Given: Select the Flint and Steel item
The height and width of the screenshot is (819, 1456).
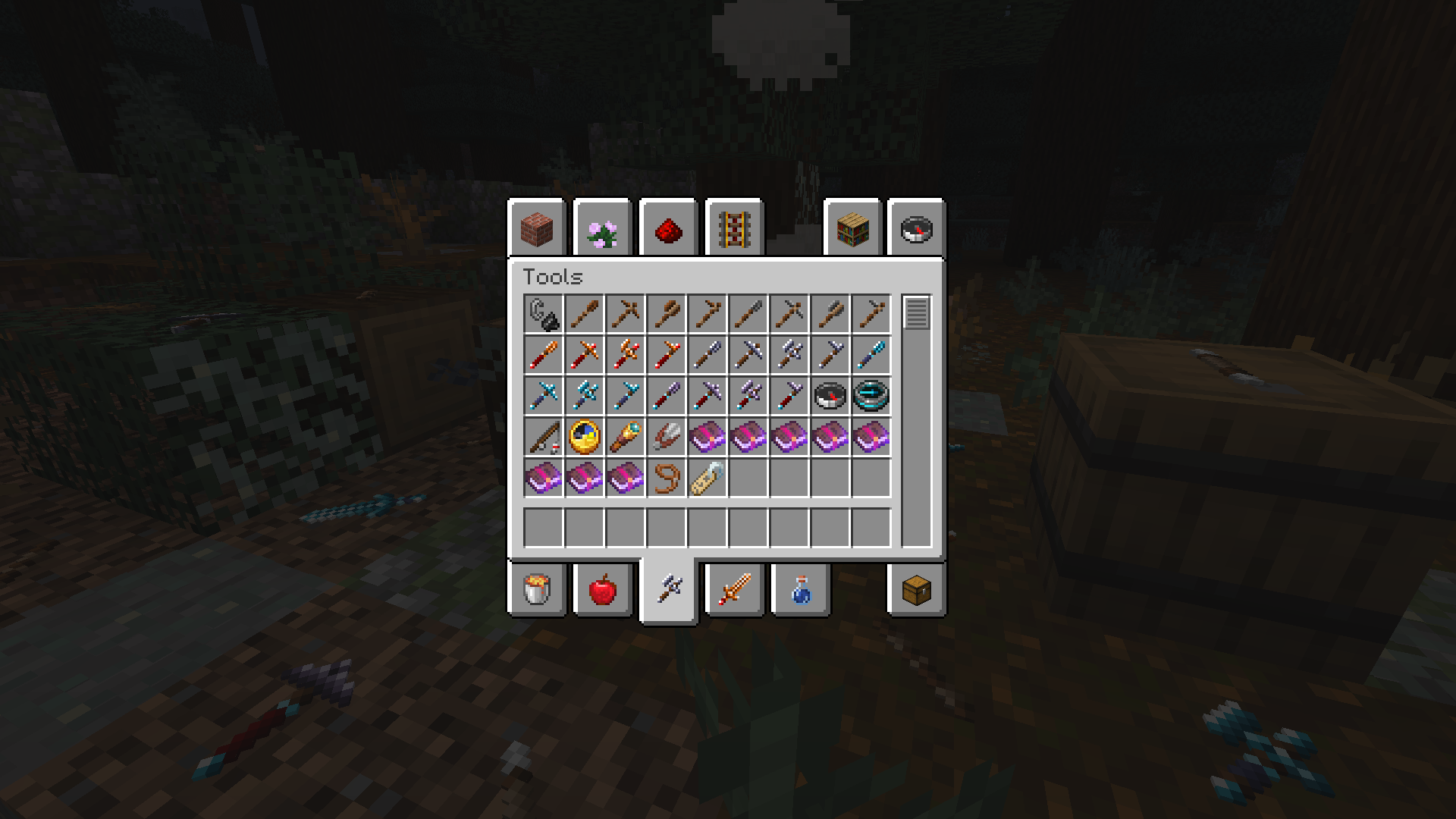Looking at the screenshot, I should [x=544, y=313].
